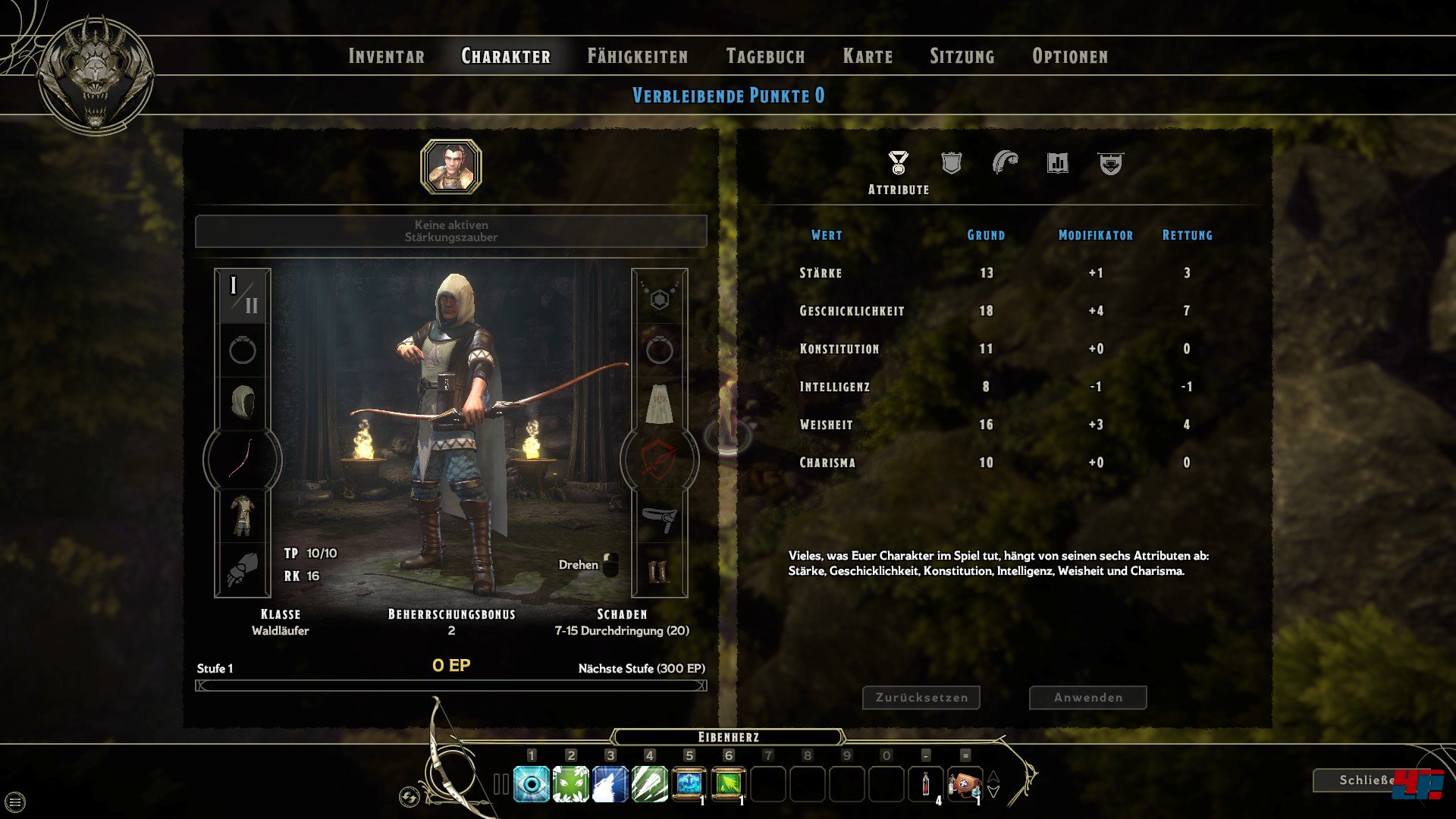Click the hood helmet equipment slot
1456x819 pixels.
click(x=243, y=402)
